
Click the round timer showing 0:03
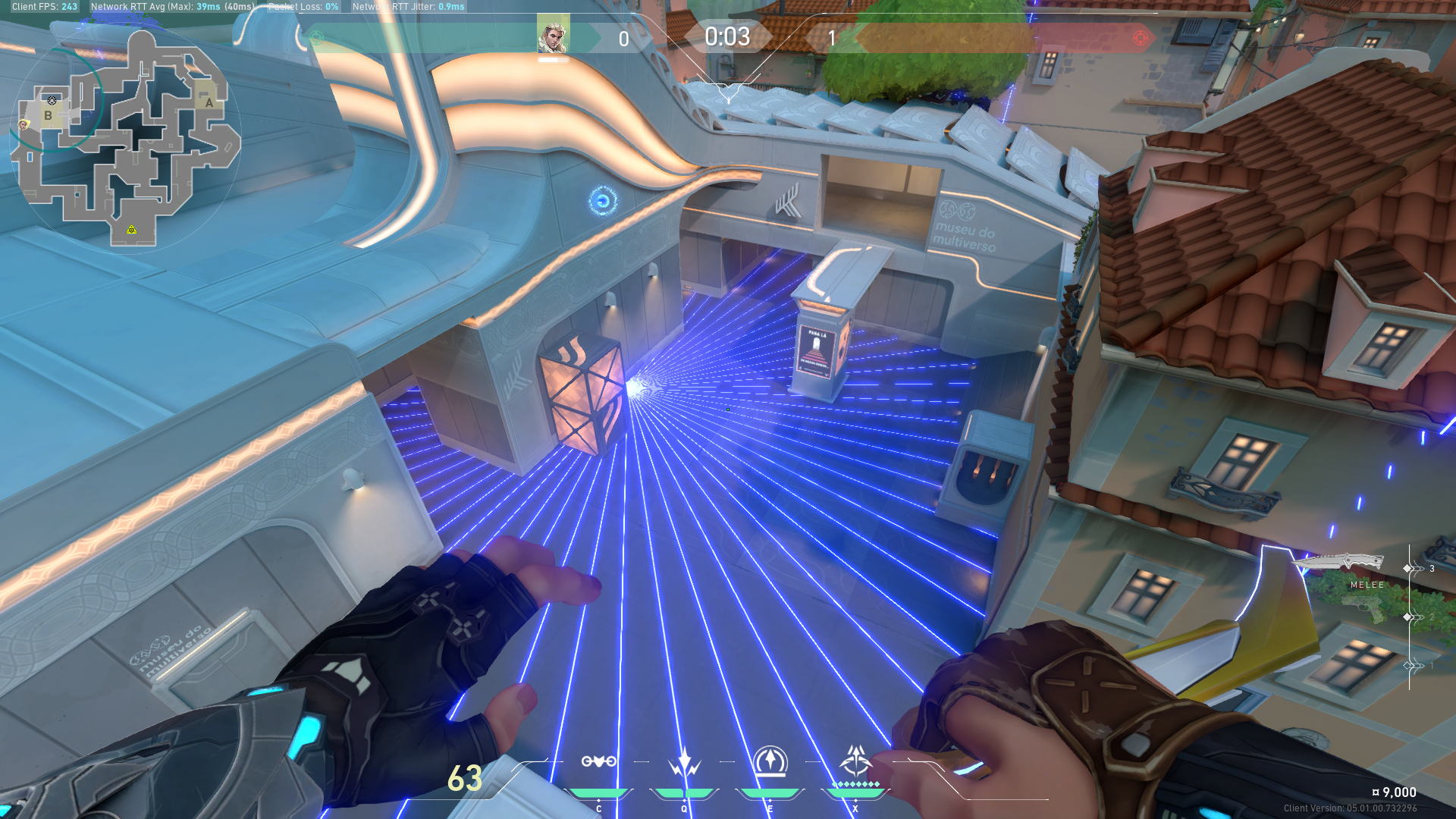726,35
